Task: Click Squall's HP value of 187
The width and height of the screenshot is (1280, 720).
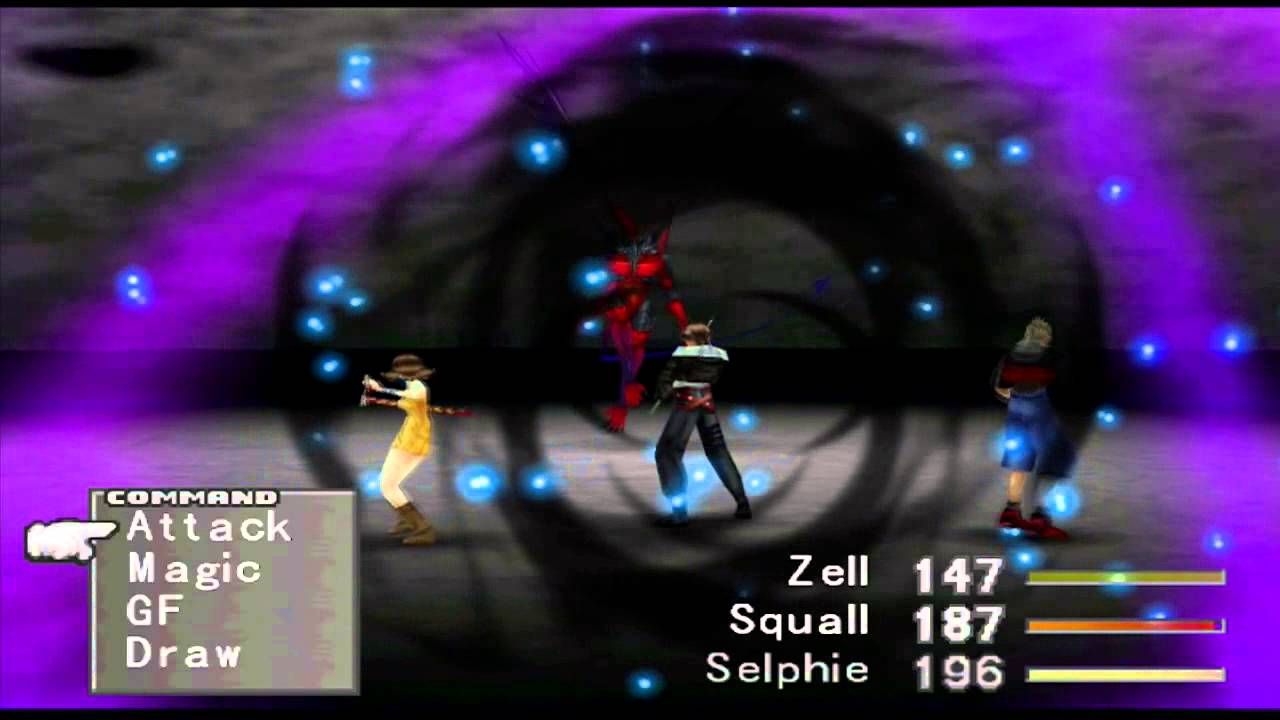Action: pyautogui.click(x=959, y=621)
